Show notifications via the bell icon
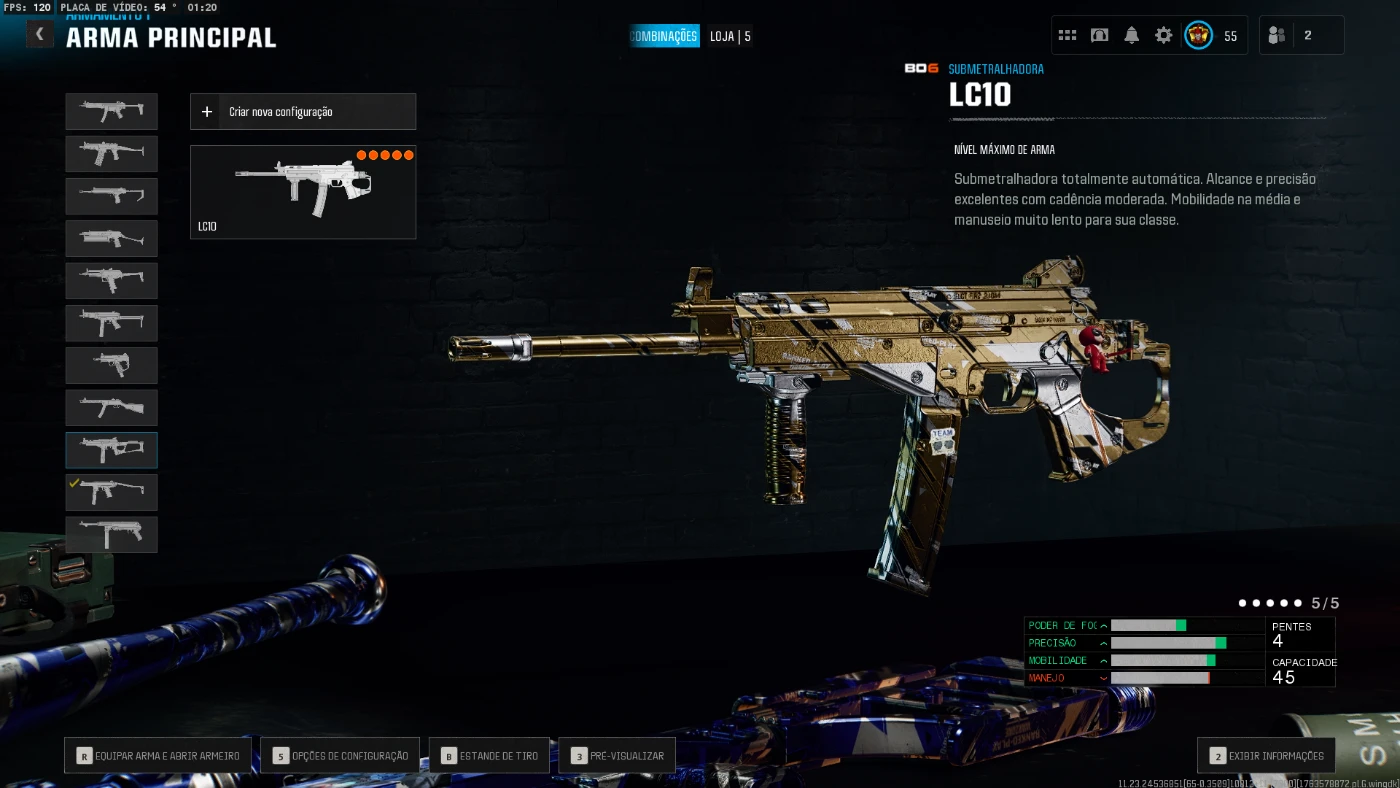Viewport: 1400px width, 788px height. coord(1131,35)
